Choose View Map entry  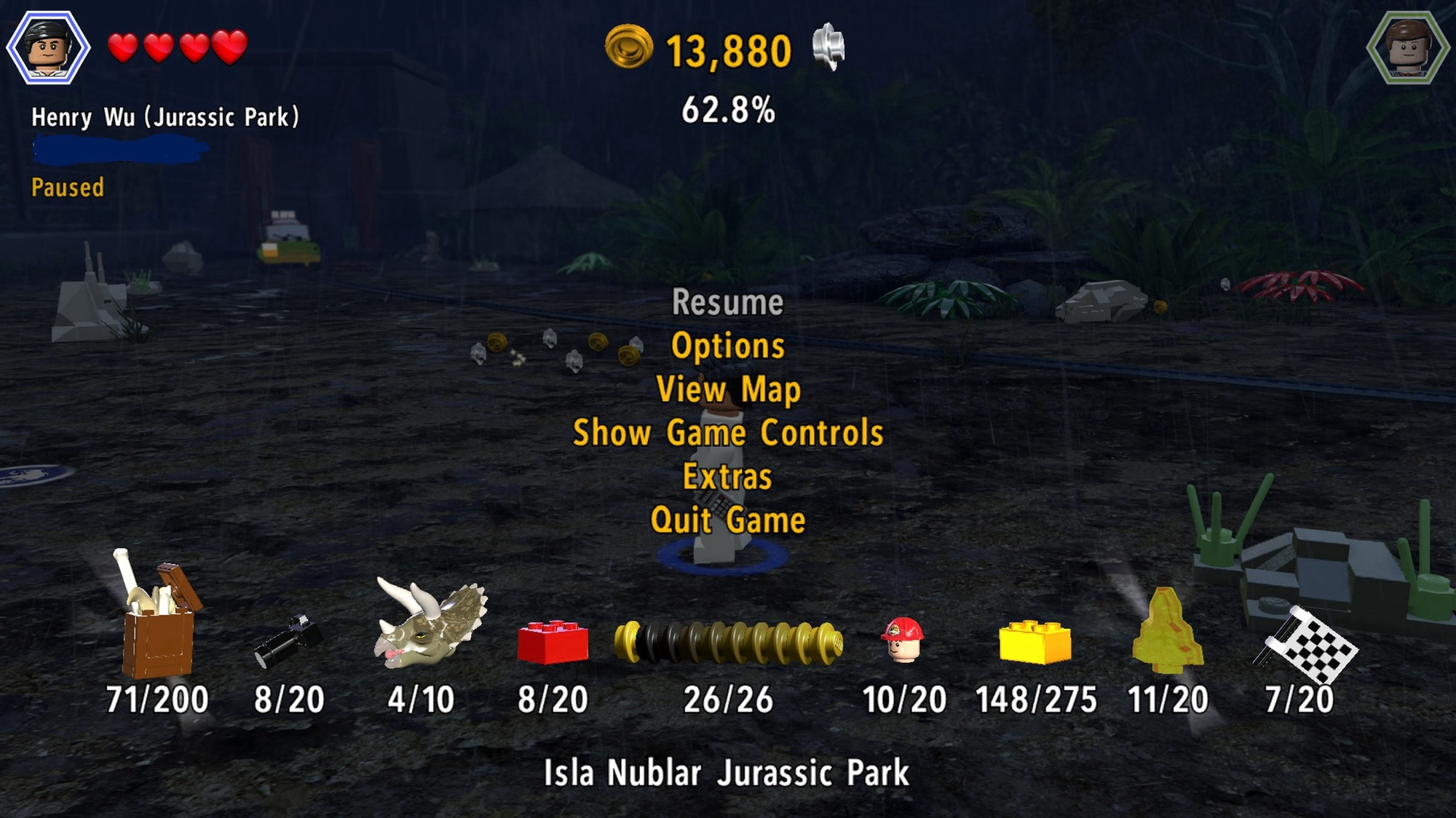pos(727,389)
